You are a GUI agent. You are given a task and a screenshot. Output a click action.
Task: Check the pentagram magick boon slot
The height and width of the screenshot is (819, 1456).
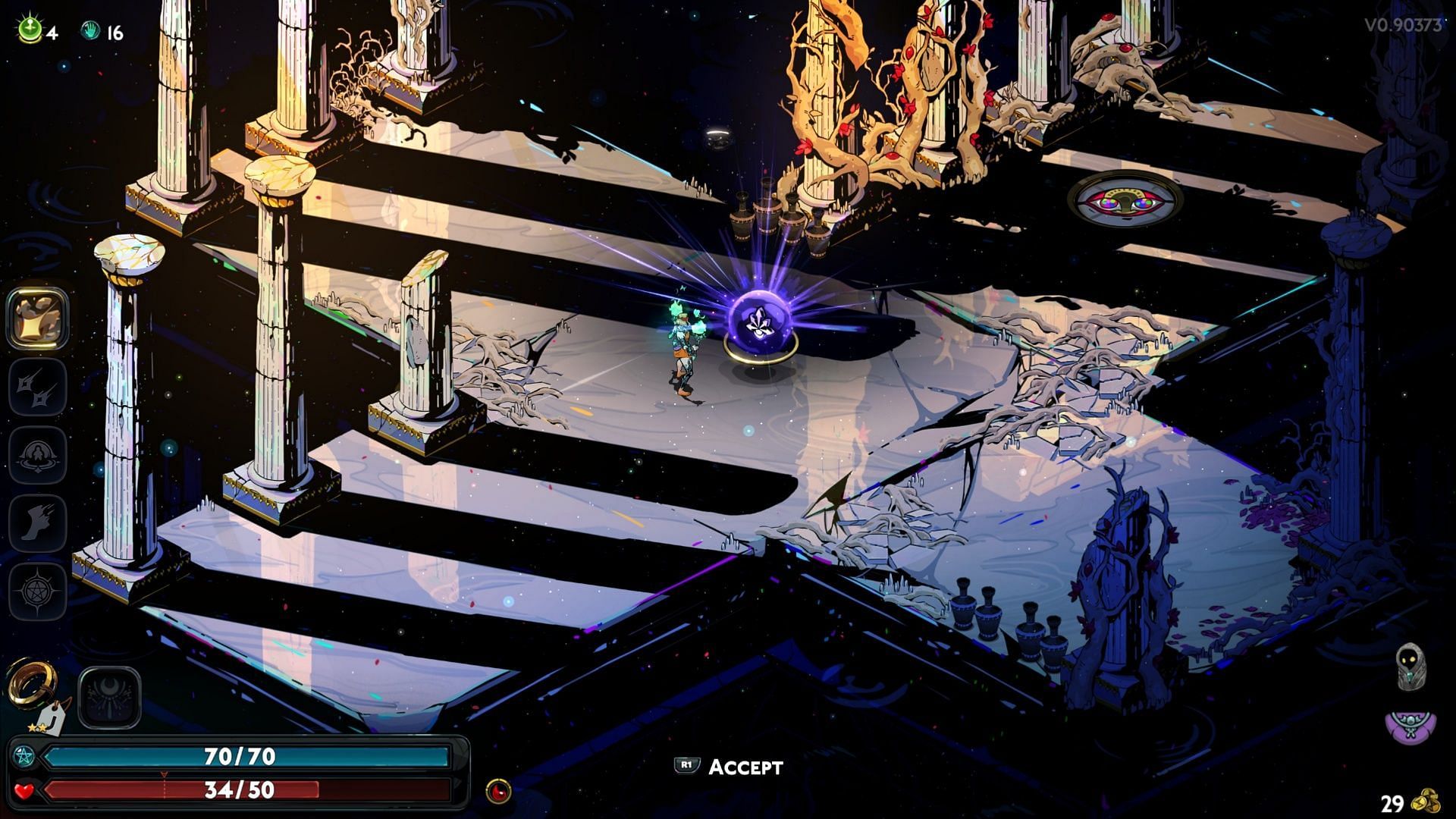[x=37, y=590]
